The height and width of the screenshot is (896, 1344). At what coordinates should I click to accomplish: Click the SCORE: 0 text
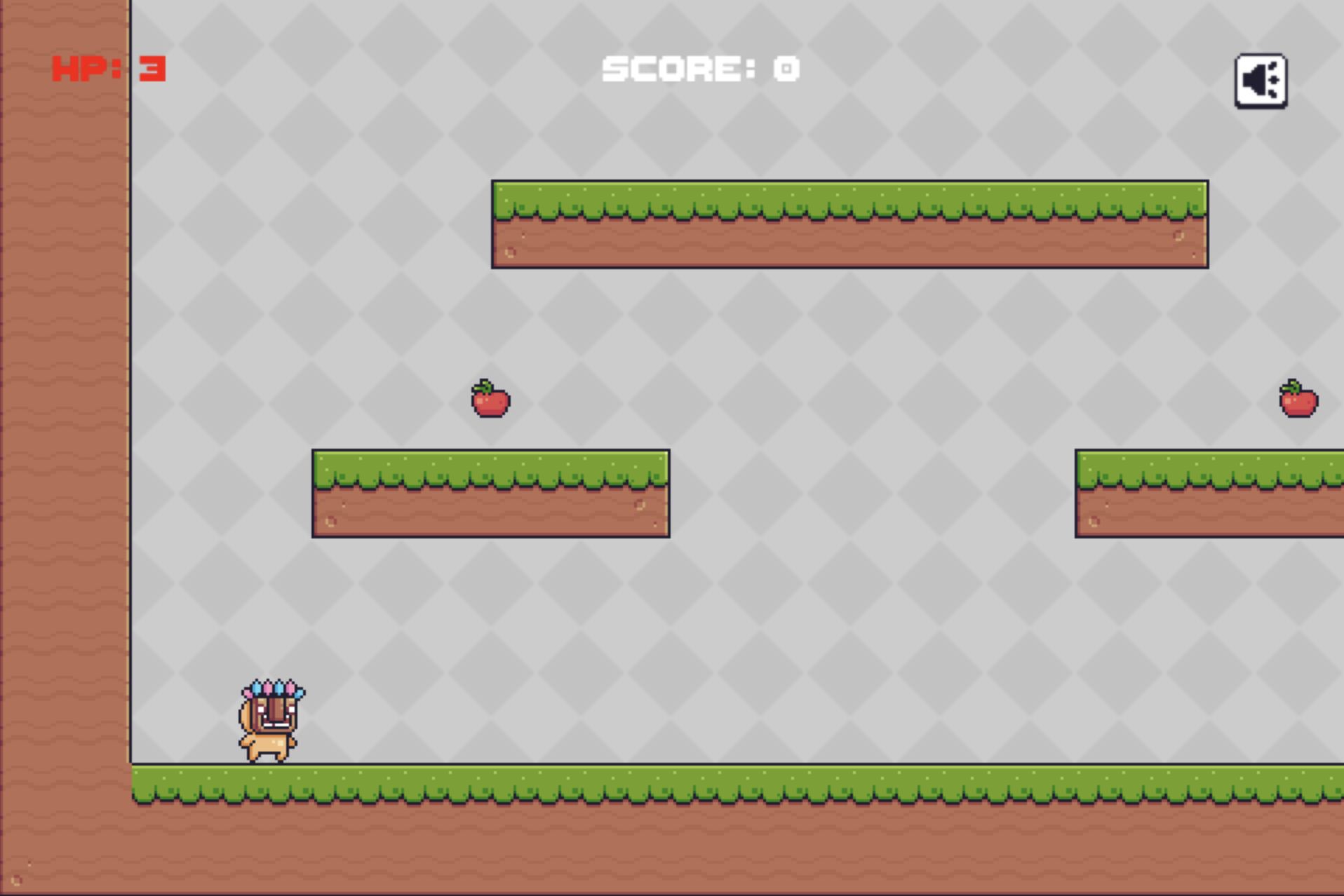701,68
